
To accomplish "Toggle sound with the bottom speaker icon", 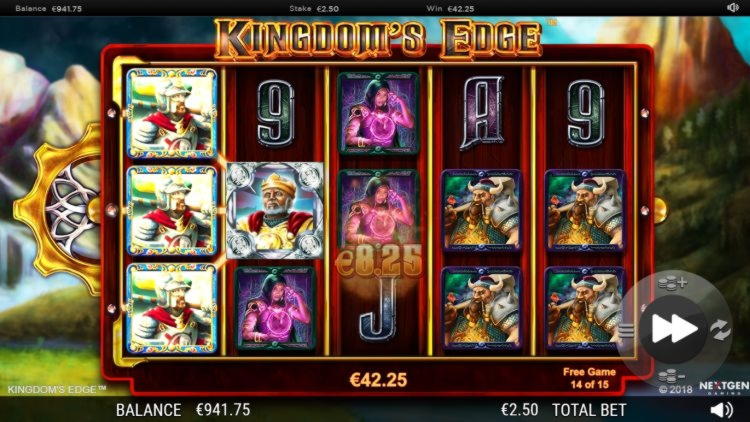I will [x=721, y=409].
